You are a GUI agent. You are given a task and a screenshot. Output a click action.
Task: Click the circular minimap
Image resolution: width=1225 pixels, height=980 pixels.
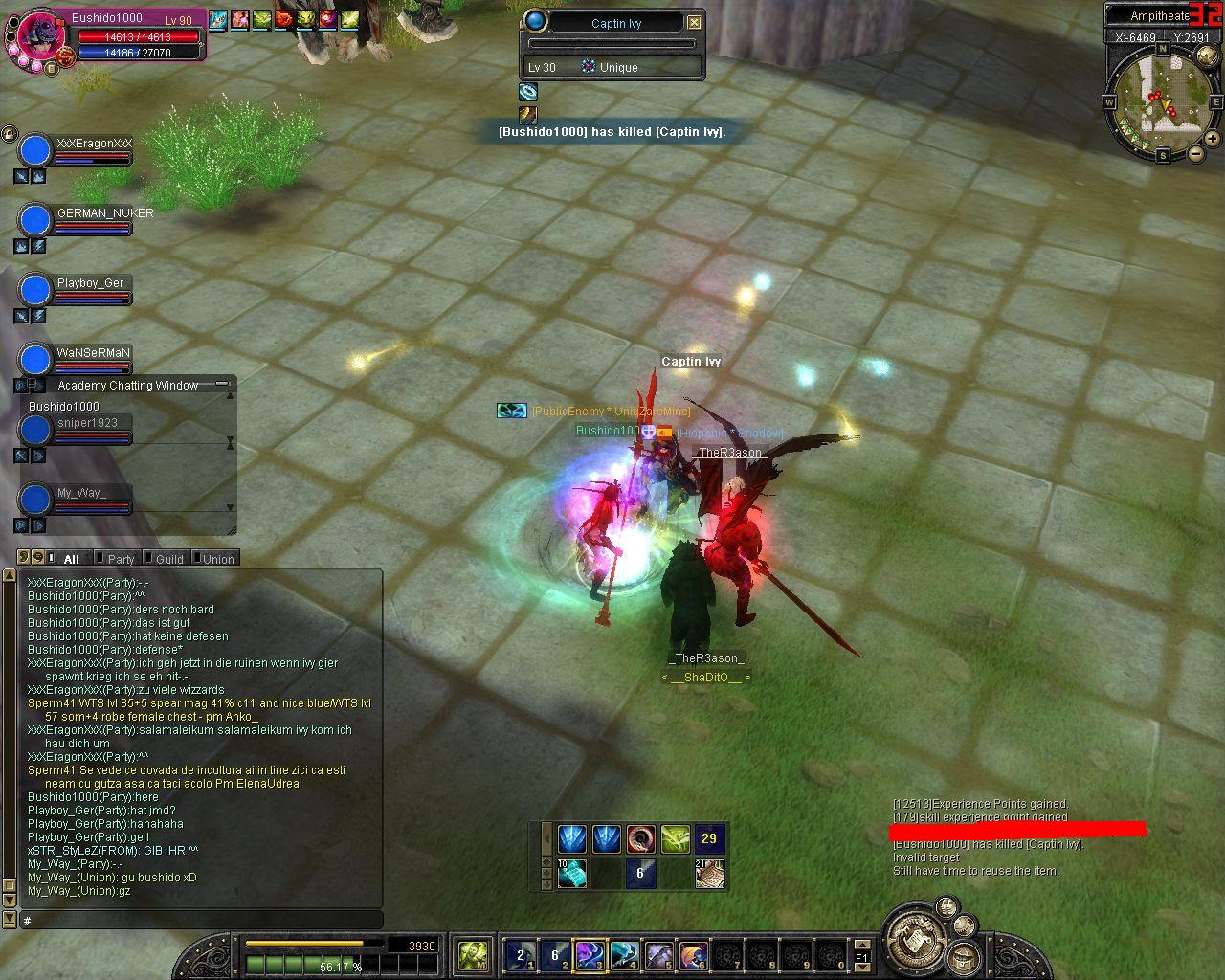point(1162,98)
